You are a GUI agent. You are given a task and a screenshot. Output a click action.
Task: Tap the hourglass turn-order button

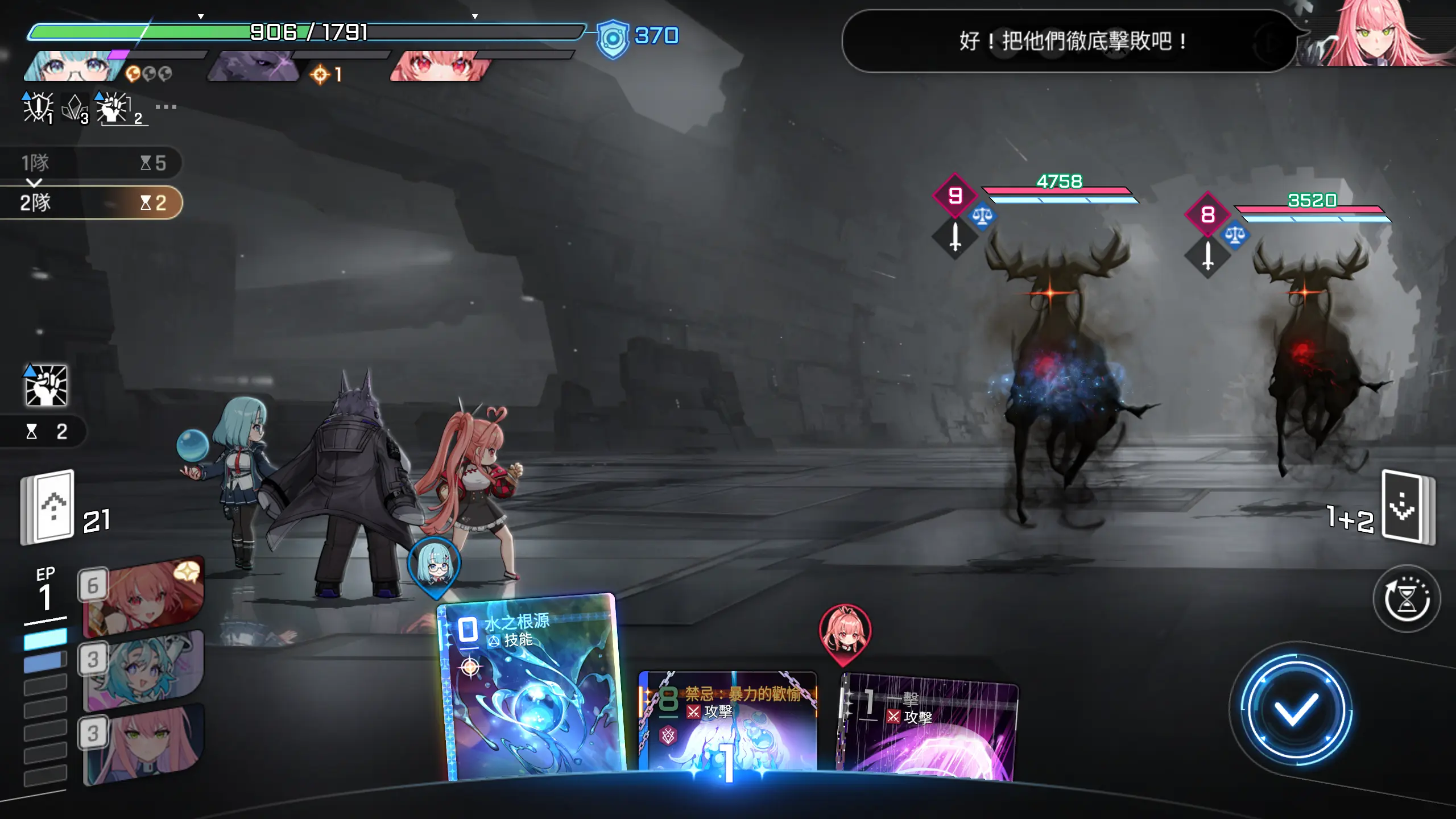click(1407, 598)
